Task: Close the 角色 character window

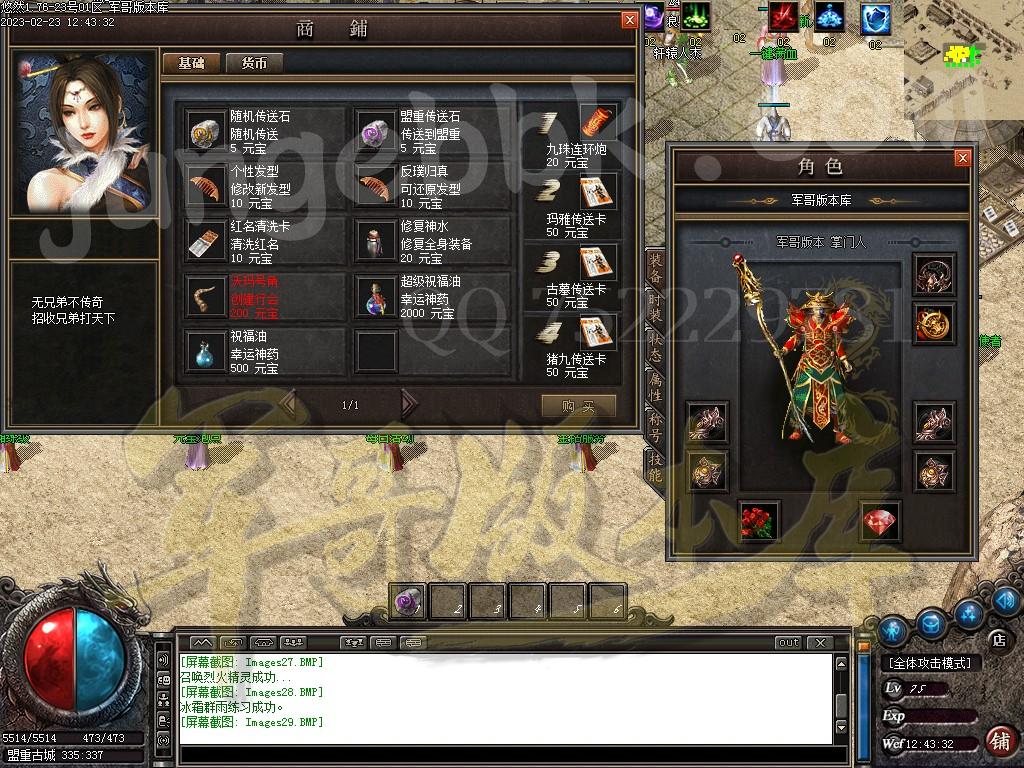Action: click(962, 158)
